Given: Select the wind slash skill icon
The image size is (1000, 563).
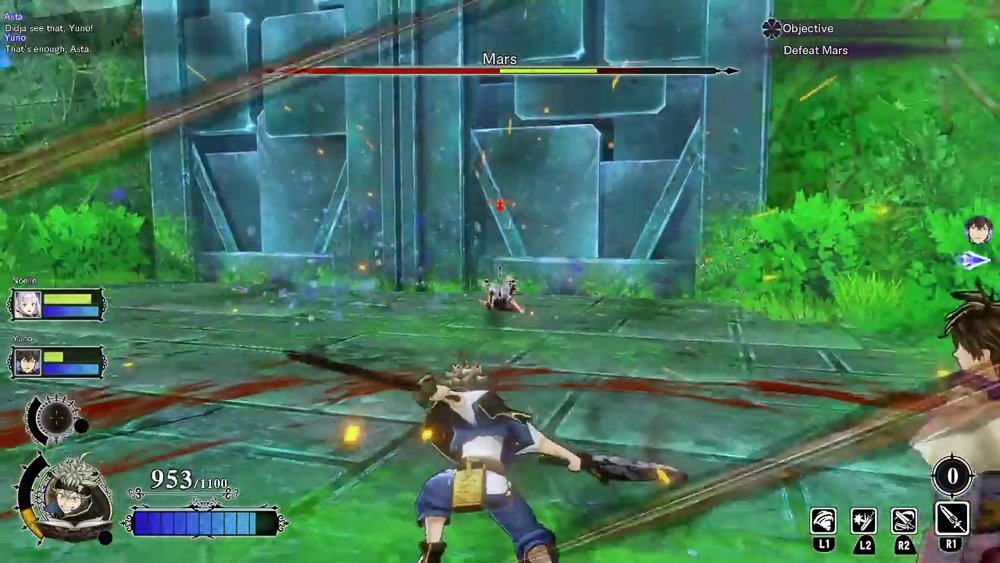Looking at the screenshot, I should point(824,522).
